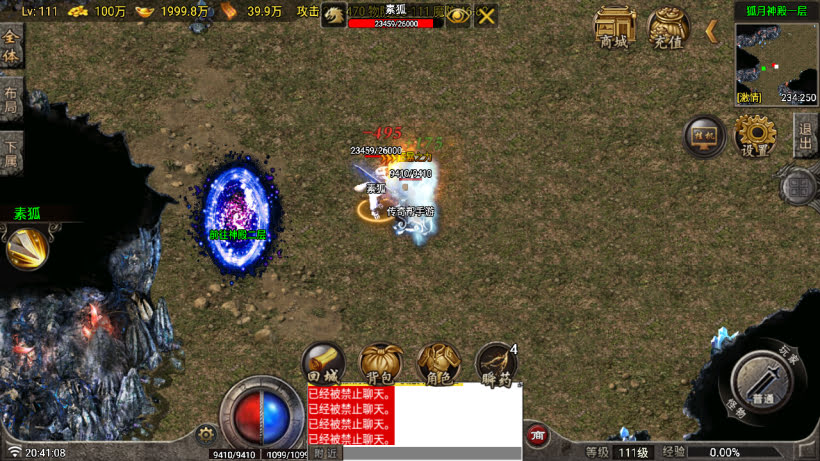Open the 背包 backpack

click(x=381, y=364)
